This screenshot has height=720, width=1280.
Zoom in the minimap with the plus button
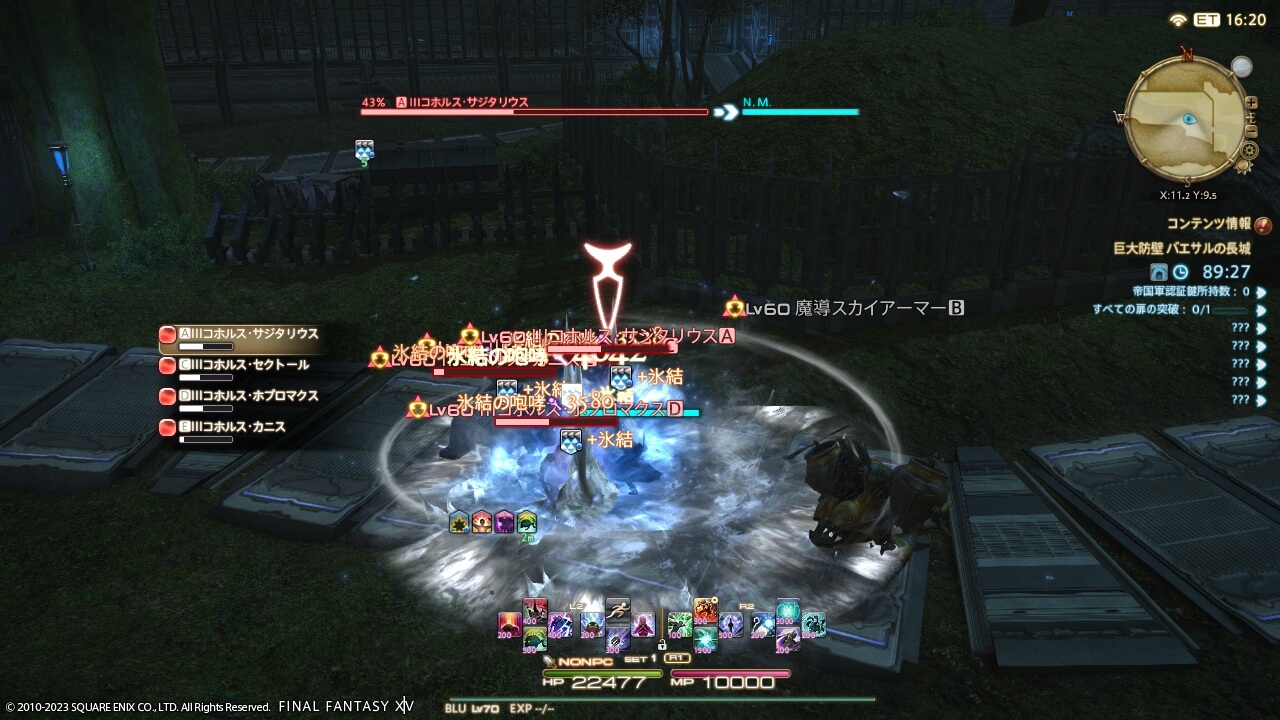tap(1252, 103)
